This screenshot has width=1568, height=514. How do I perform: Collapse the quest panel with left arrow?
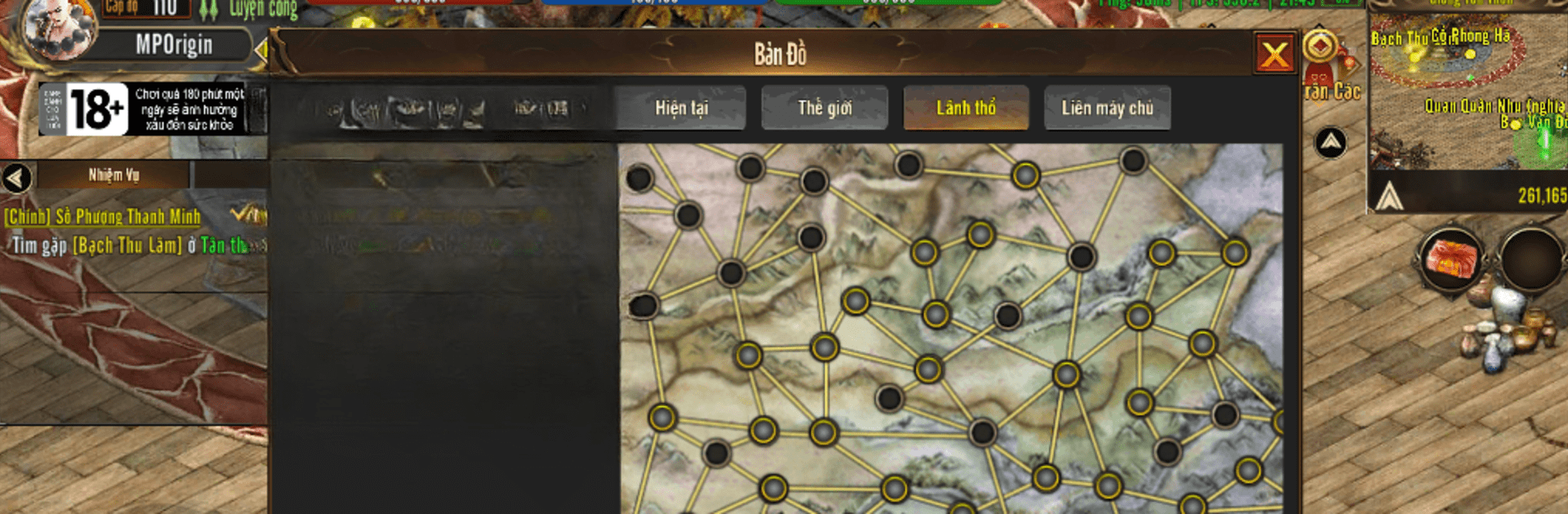[x=16, y=177]
